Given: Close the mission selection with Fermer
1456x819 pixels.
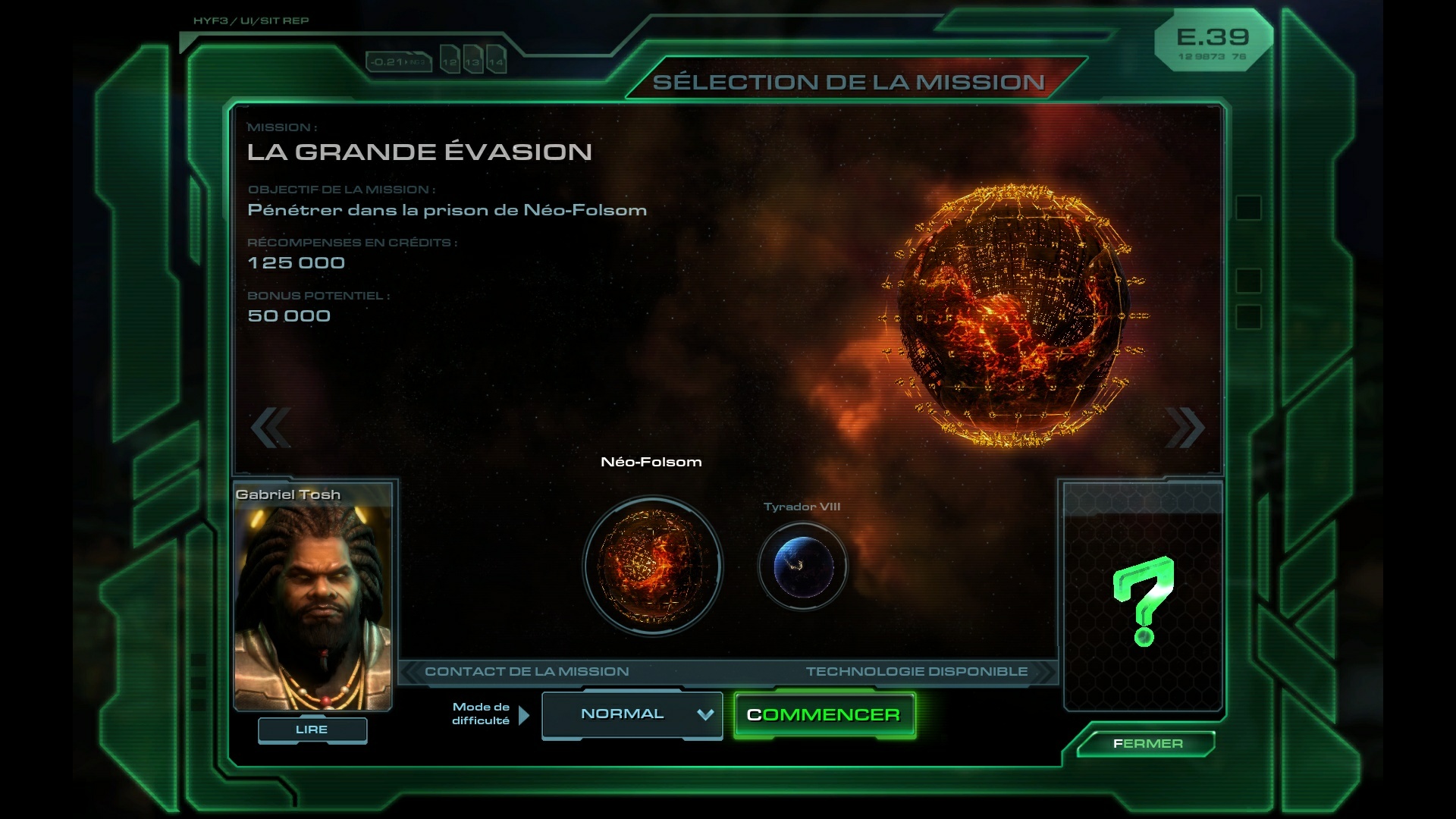Looking at the screenshot, I should pyautogui.click(x=1147, y=743).
